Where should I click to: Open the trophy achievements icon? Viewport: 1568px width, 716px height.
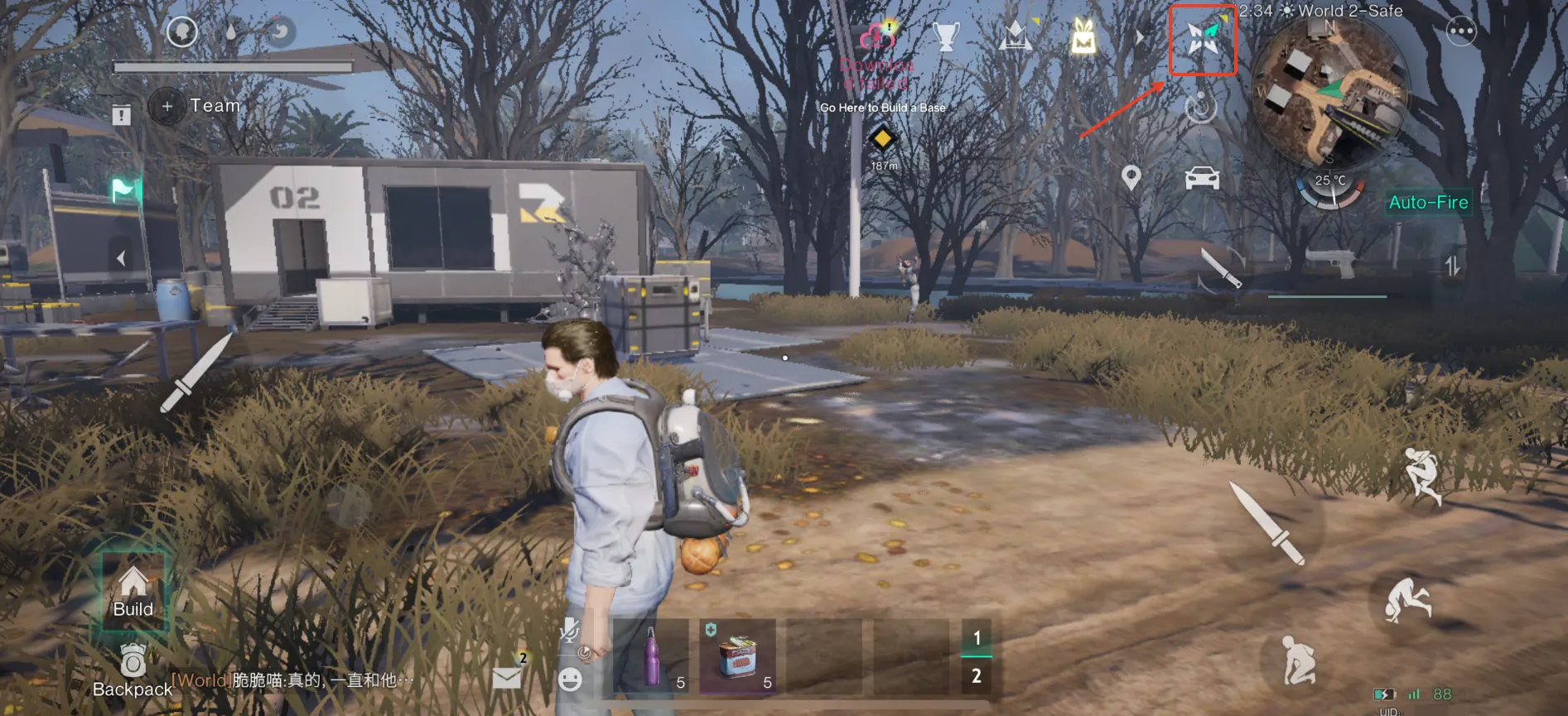click(x=945, y=36)
